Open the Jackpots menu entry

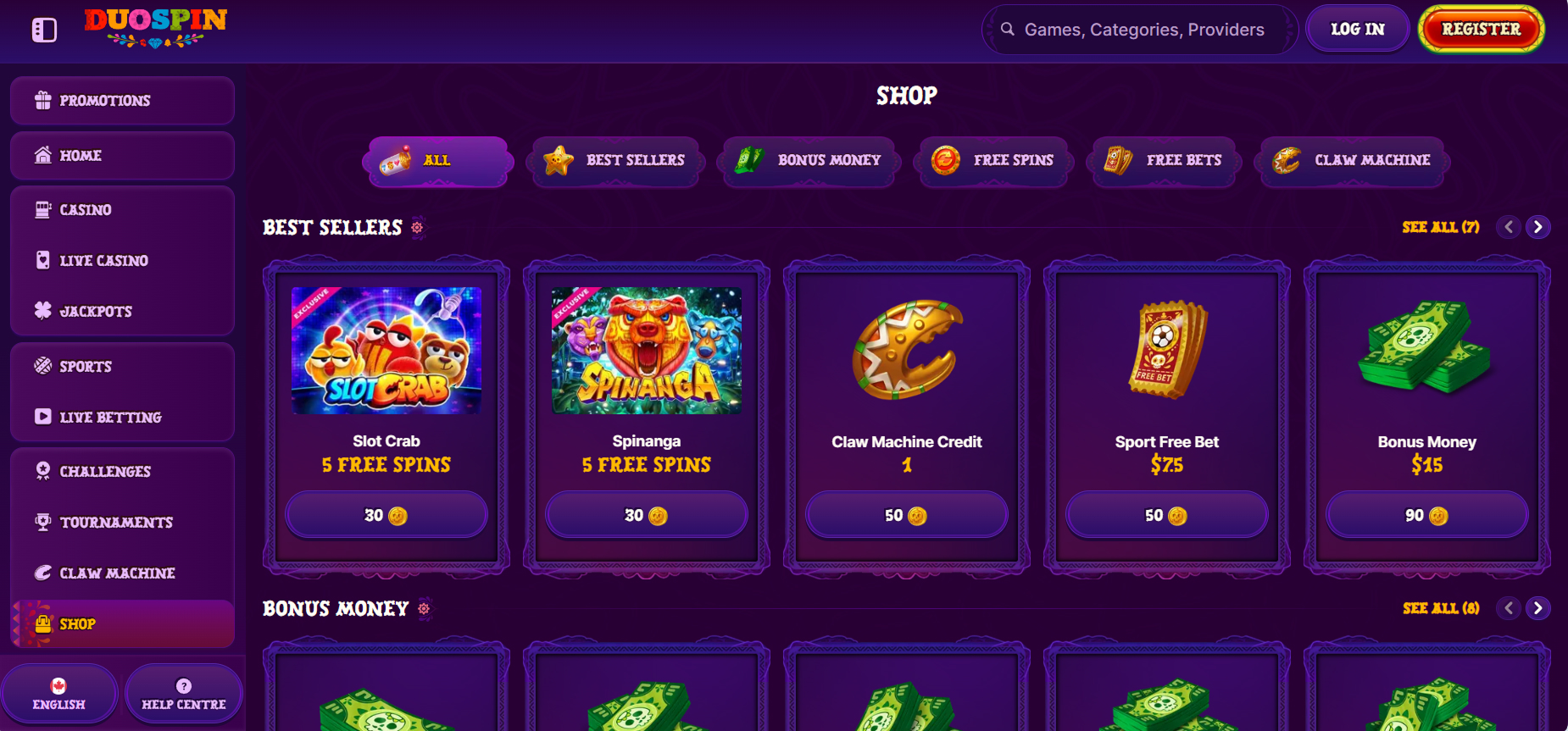coord(122,312)
